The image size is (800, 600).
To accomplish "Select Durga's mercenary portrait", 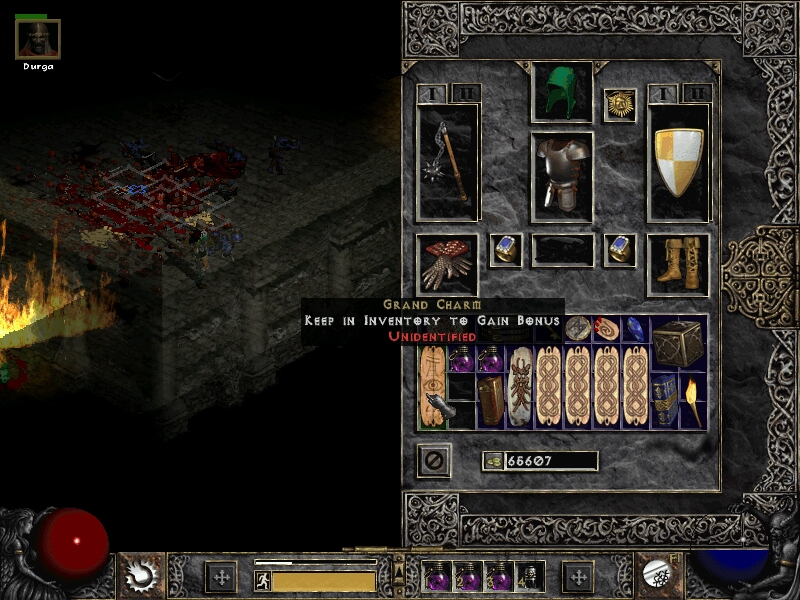I will (38, 39).
